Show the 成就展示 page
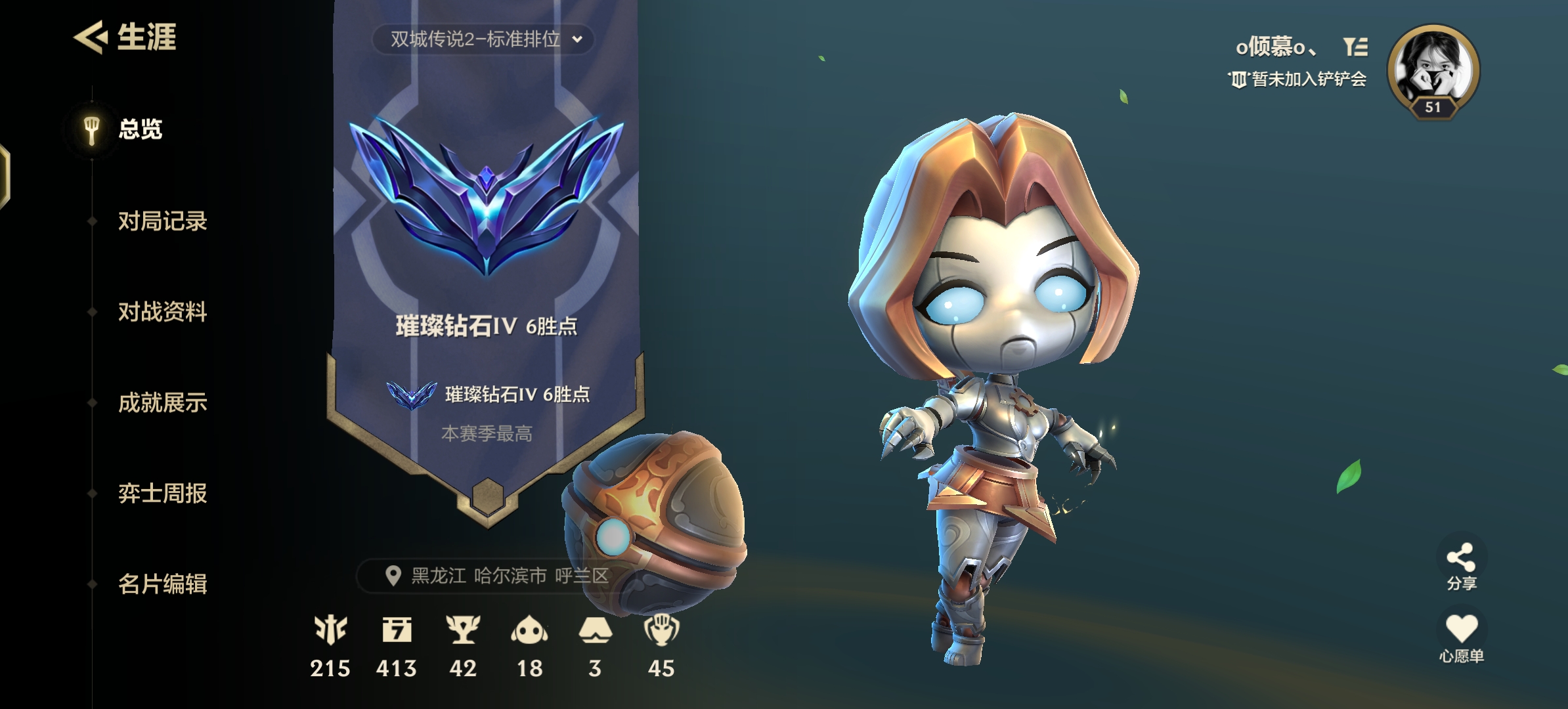The height and width of the screenshot is (709, 1568). pos(162,402)
